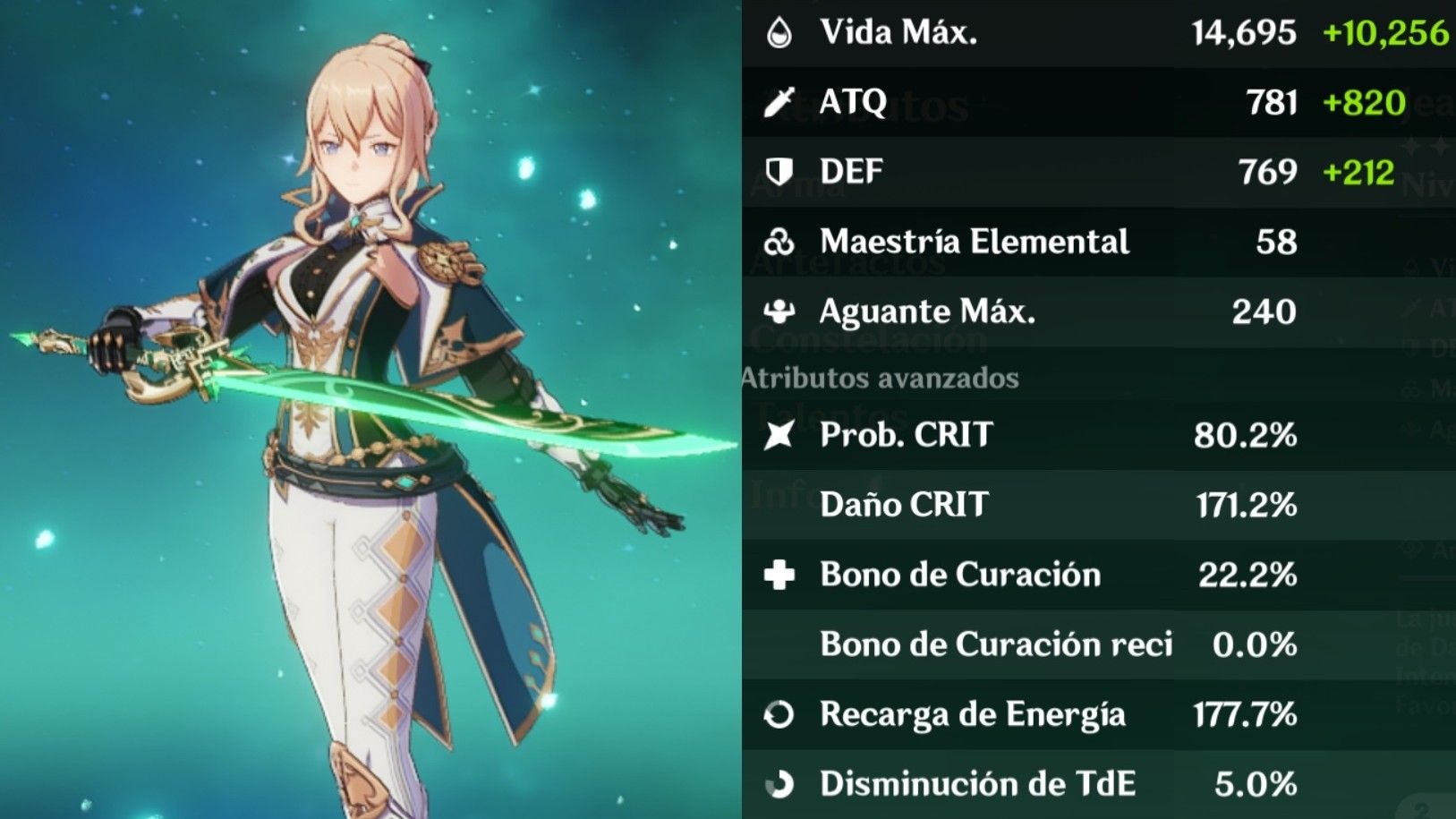The width and height of the screenshot is (1456, 819).
Task: Select the Recarga de Energía circular icon
Action: 780,715
